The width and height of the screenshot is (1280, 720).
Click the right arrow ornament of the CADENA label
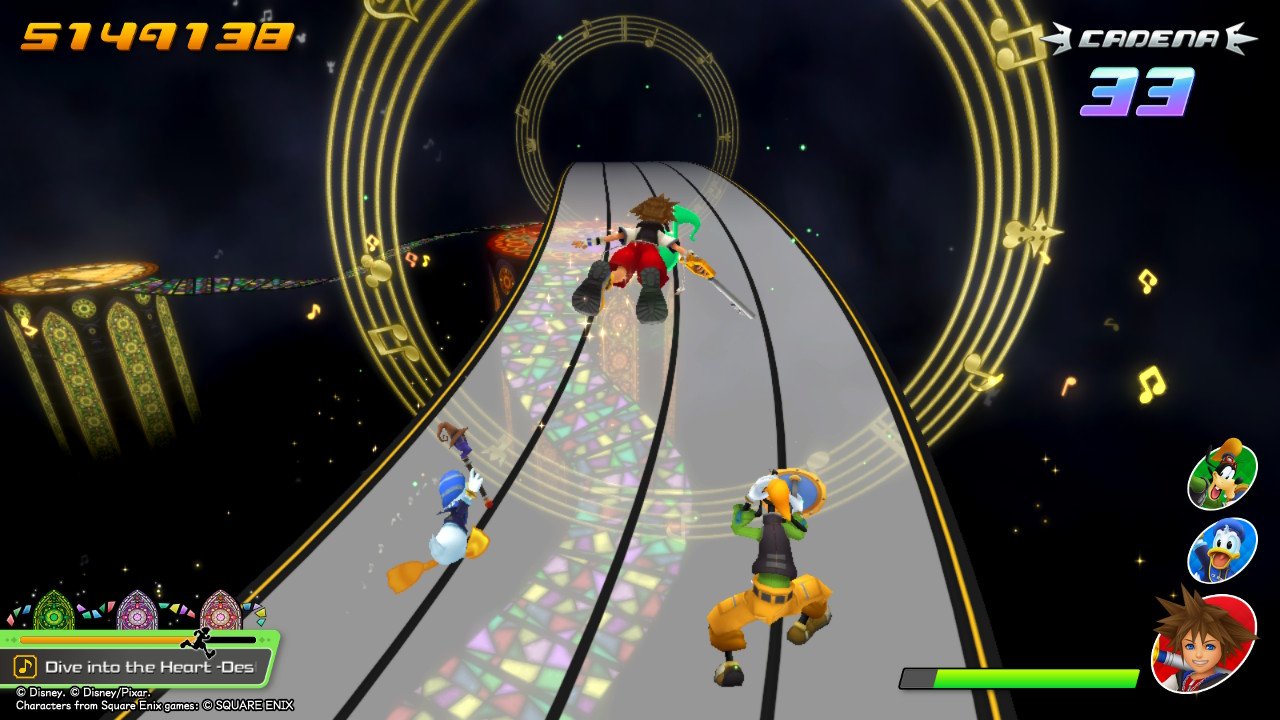click(x=1238, y=36)
